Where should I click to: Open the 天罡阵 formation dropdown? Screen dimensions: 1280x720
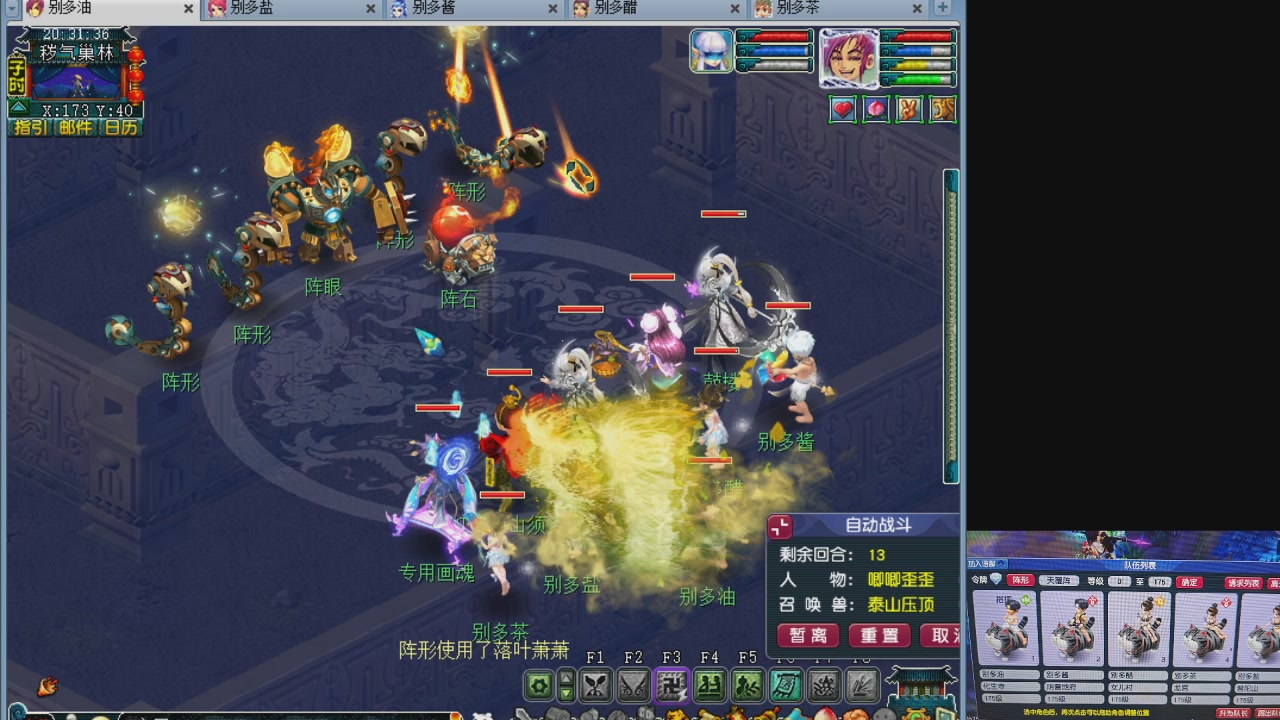click(x=1059, y=581)
